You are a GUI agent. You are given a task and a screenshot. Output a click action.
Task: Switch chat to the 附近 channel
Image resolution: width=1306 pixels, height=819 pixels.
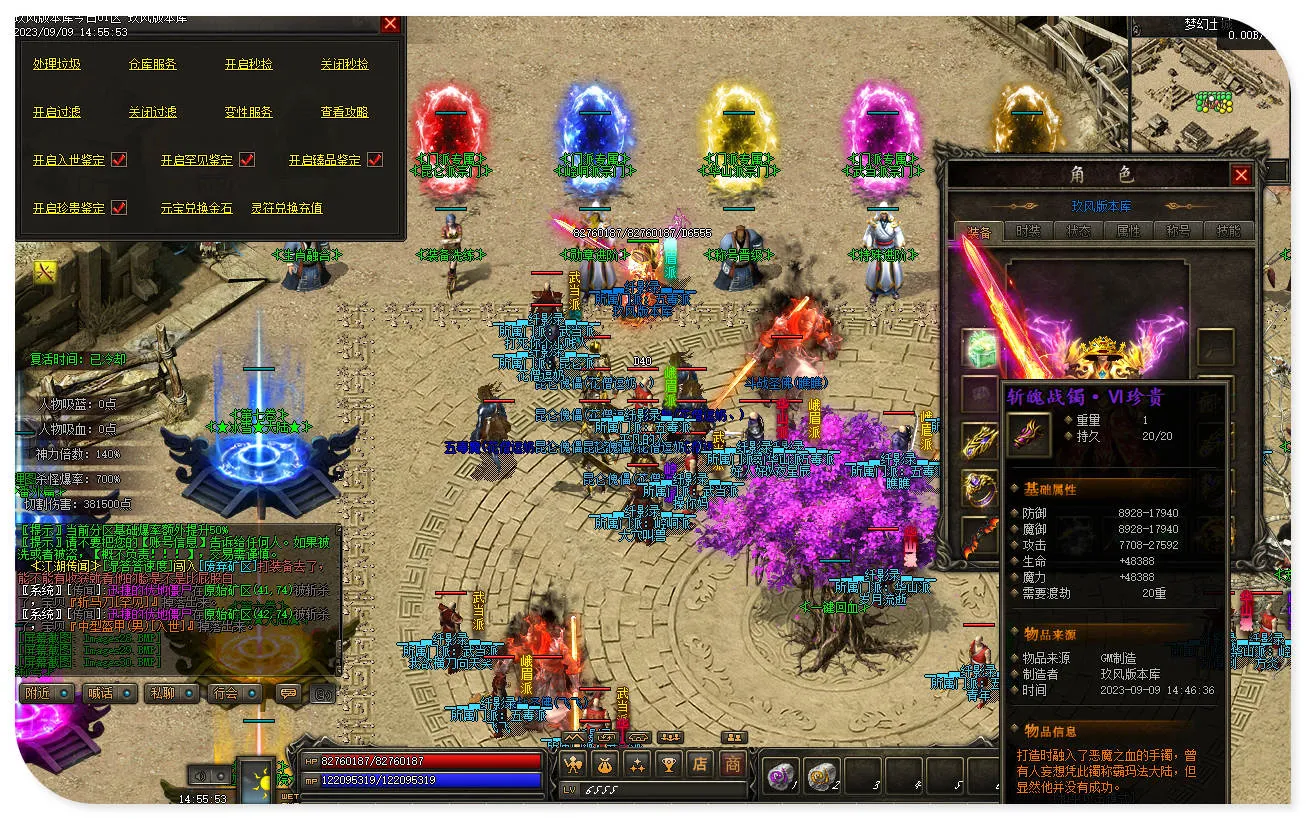point(46,693)
